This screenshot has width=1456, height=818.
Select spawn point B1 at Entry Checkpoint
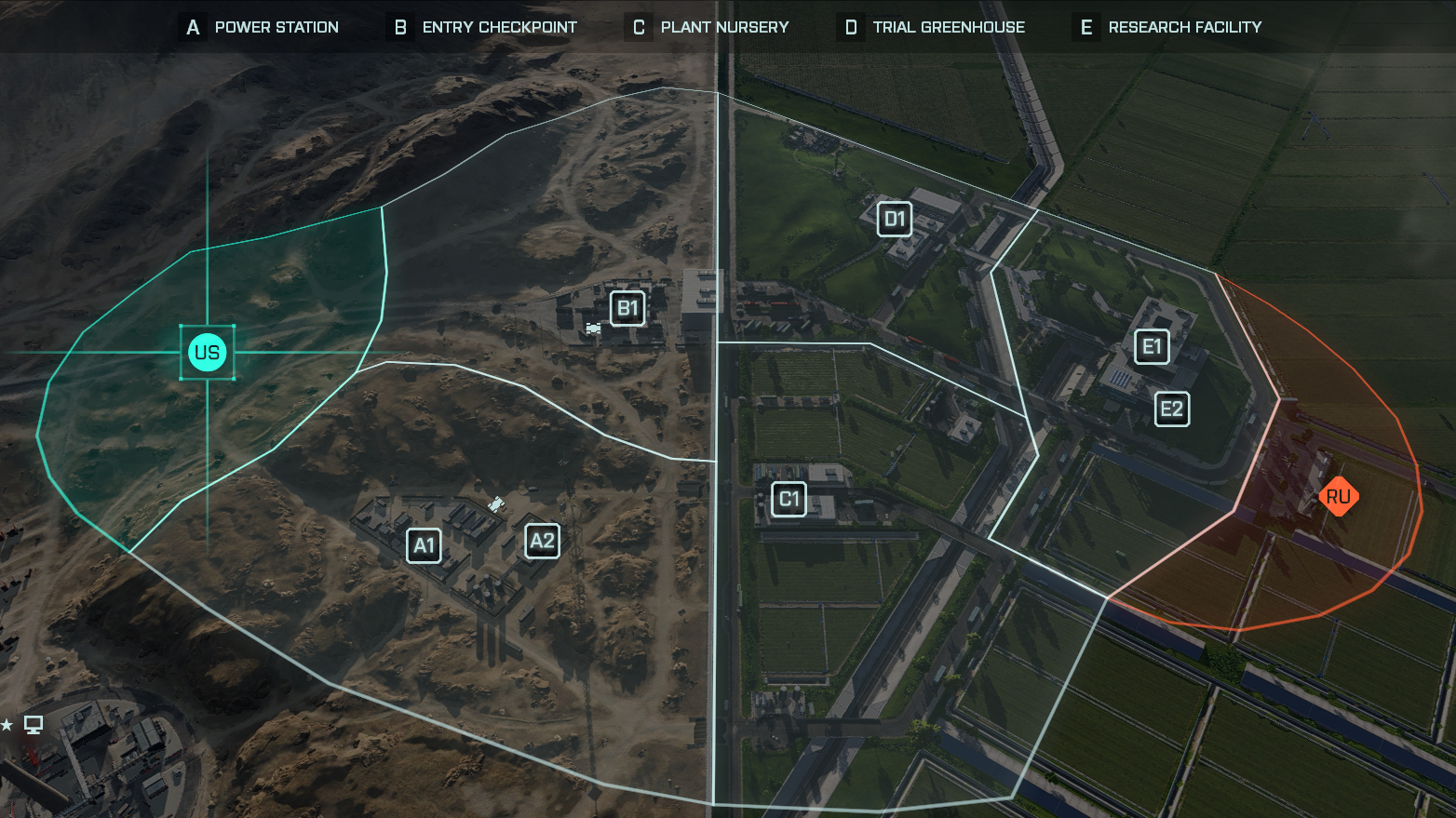coord(627,307)
